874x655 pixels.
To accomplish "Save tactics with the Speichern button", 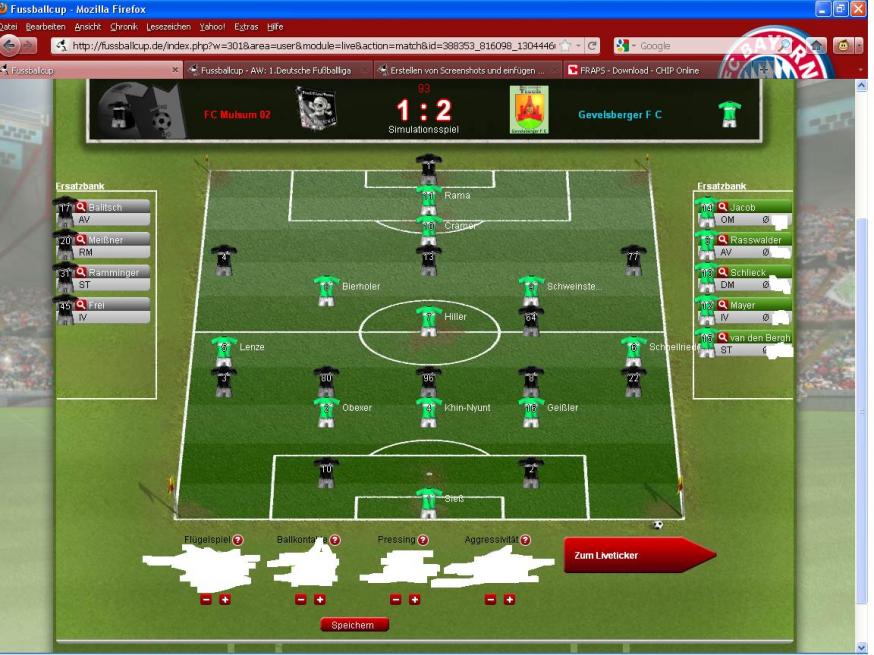I will 353,625.
